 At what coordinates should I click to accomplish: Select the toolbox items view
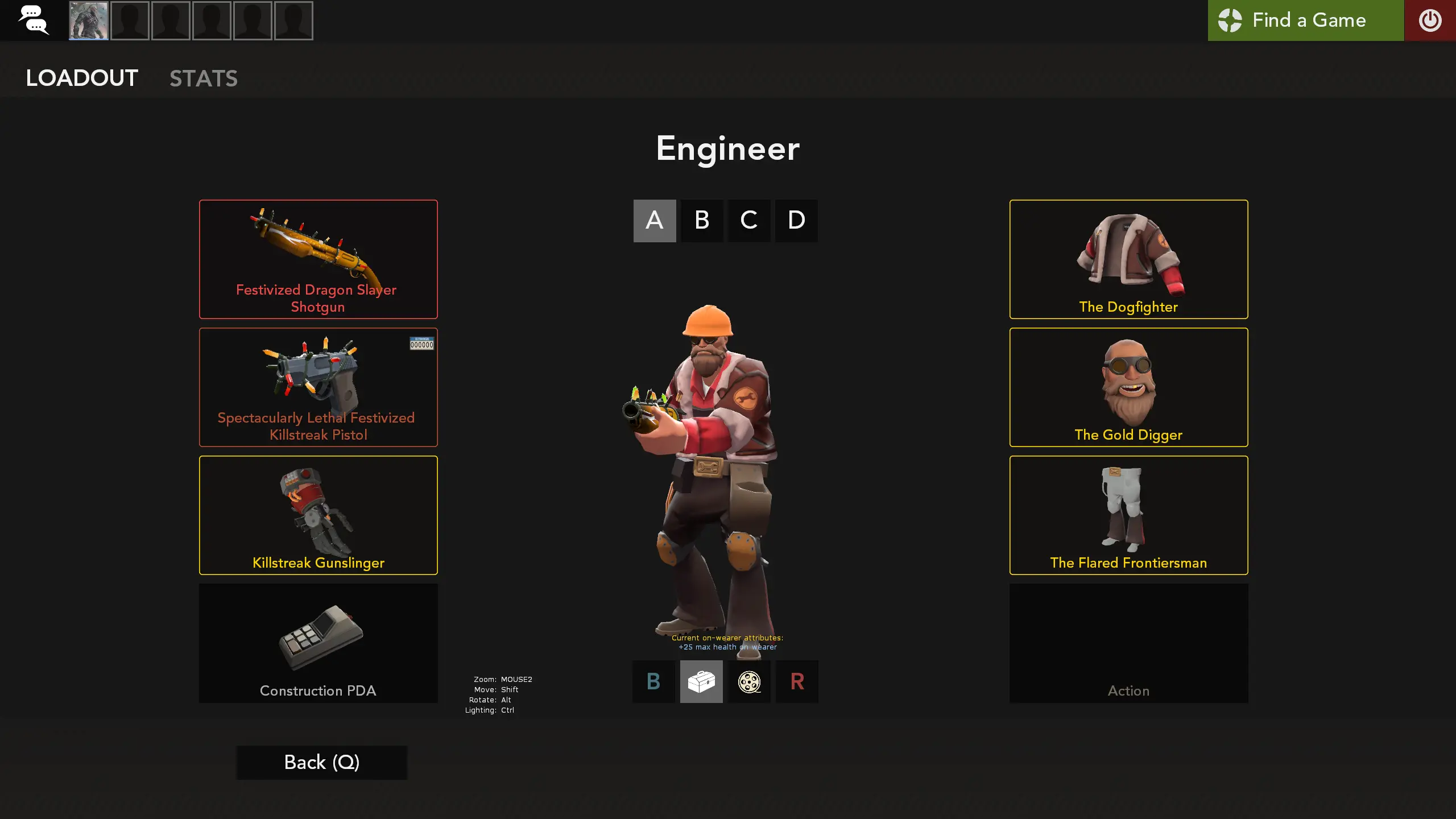701,681
